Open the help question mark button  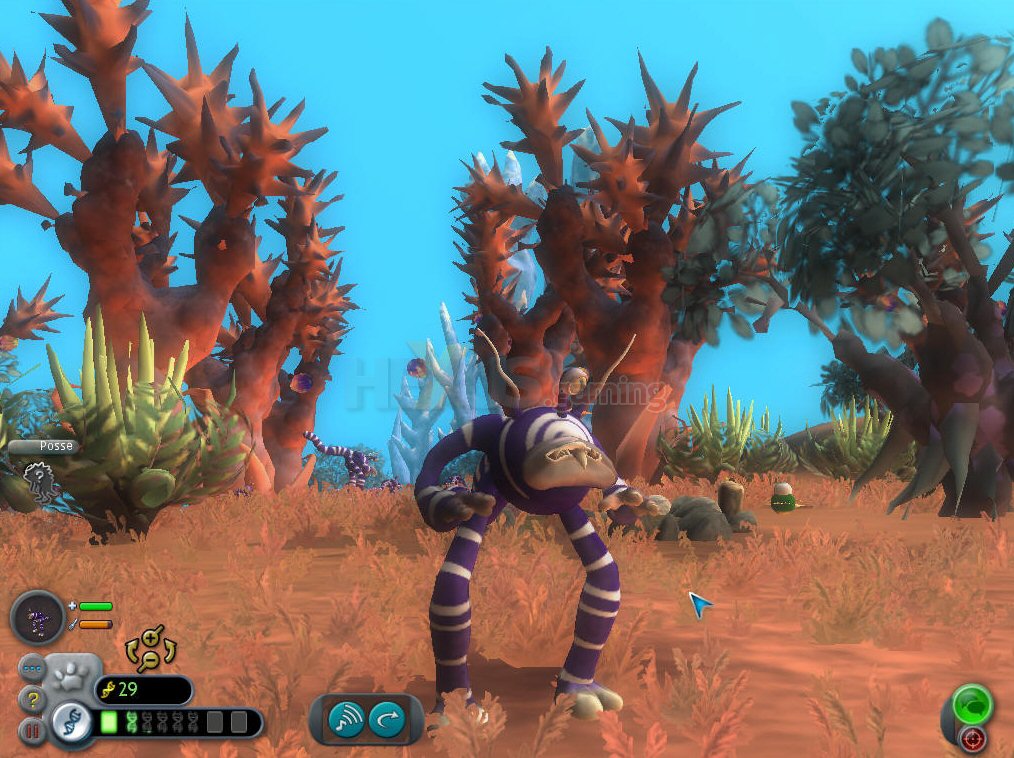click(32, 700)
